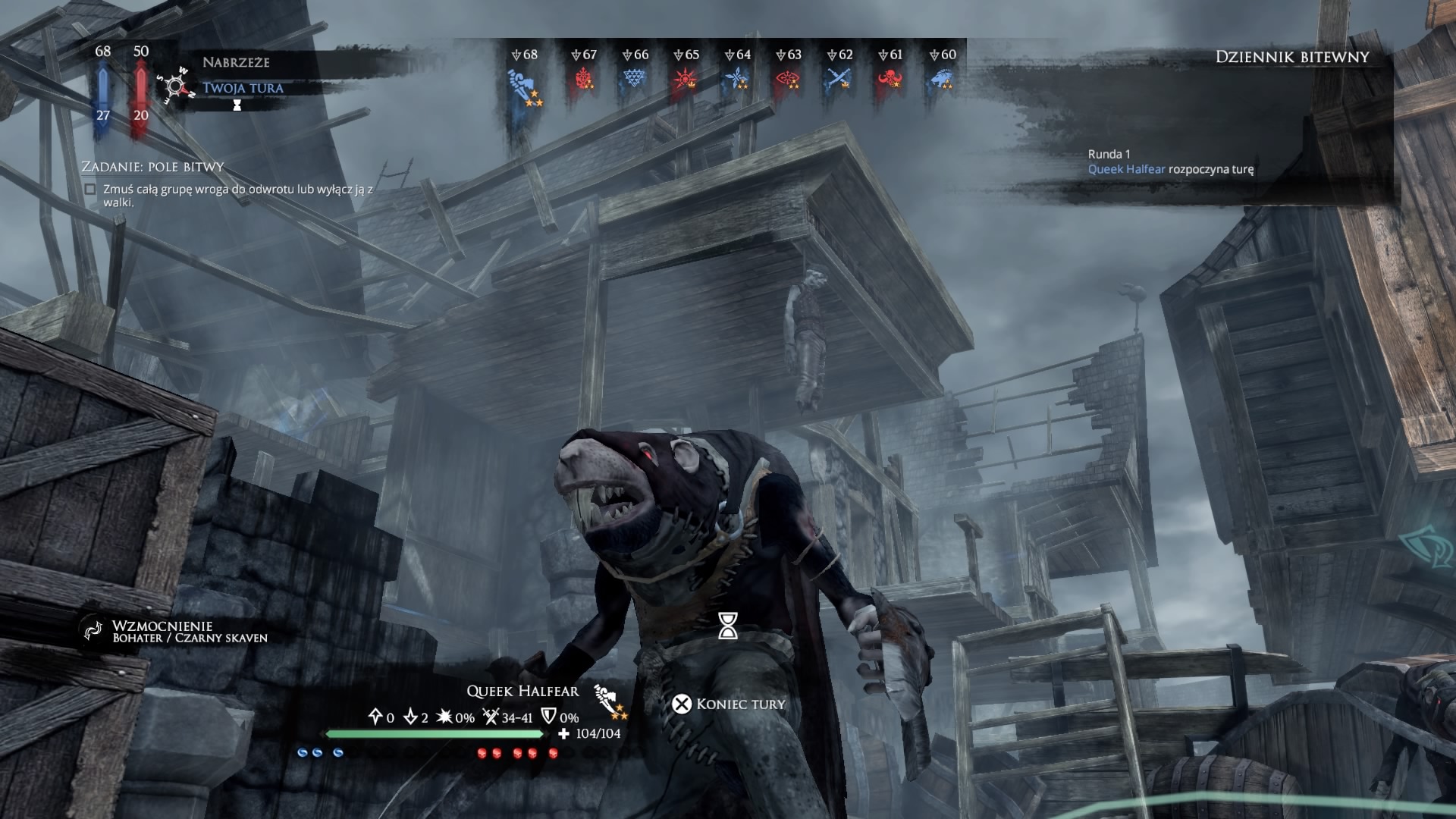Click Queek Halfear's unit type icon
This screenshot has height=819, width=1456.
(x=608, y=701)
